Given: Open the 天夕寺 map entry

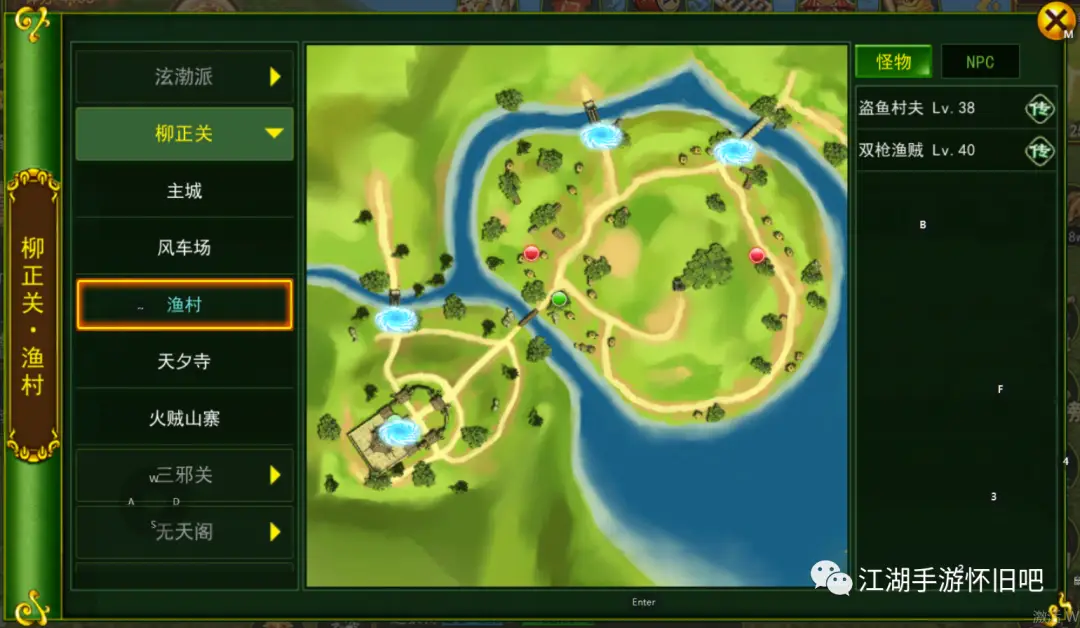Looking at the screenshot, I should click(184, 361).
